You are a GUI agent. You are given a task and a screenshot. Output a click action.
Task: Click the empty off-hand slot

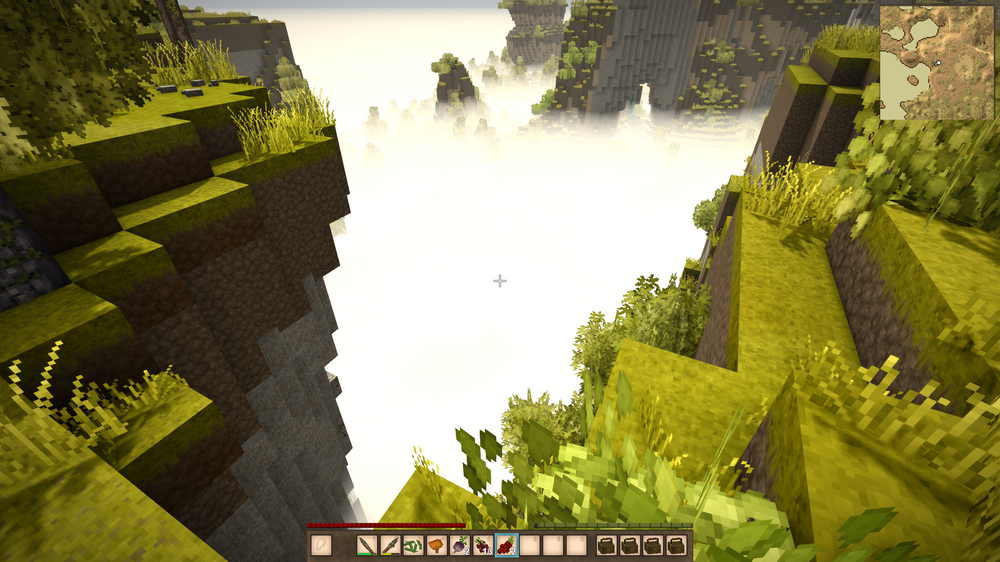(322, 545)
